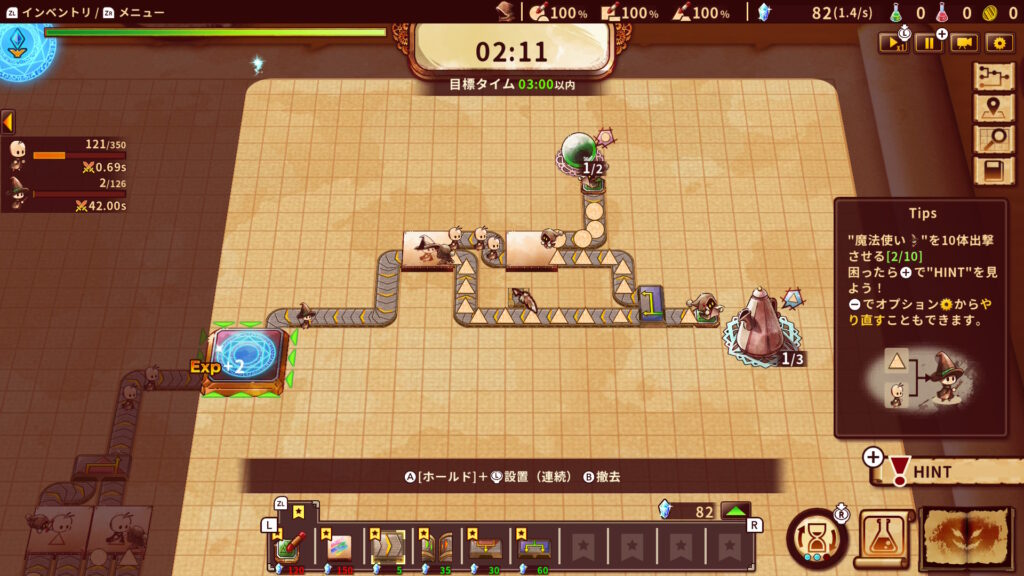Select the red pencil hotbar item costing 120
This screenshot has height=576, width=1024.
291,547
